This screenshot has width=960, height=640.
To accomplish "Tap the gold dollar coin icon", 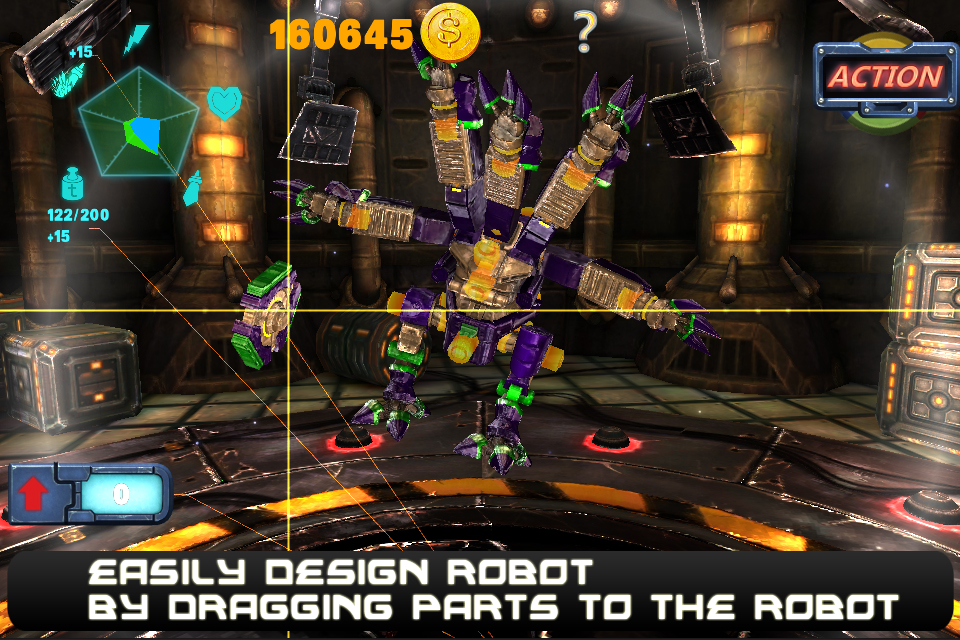I will (x=450, y=32).
